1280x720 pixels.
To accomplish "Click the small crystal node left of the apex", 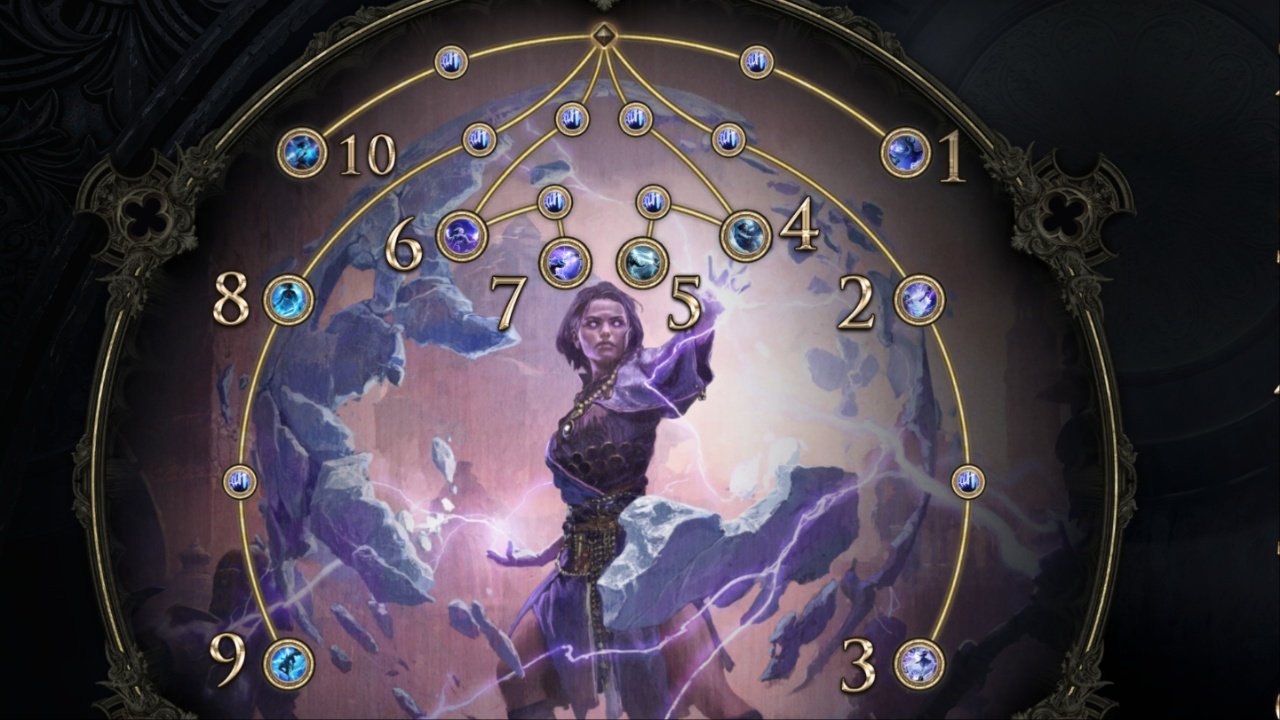I will click(x=572, y=119).
